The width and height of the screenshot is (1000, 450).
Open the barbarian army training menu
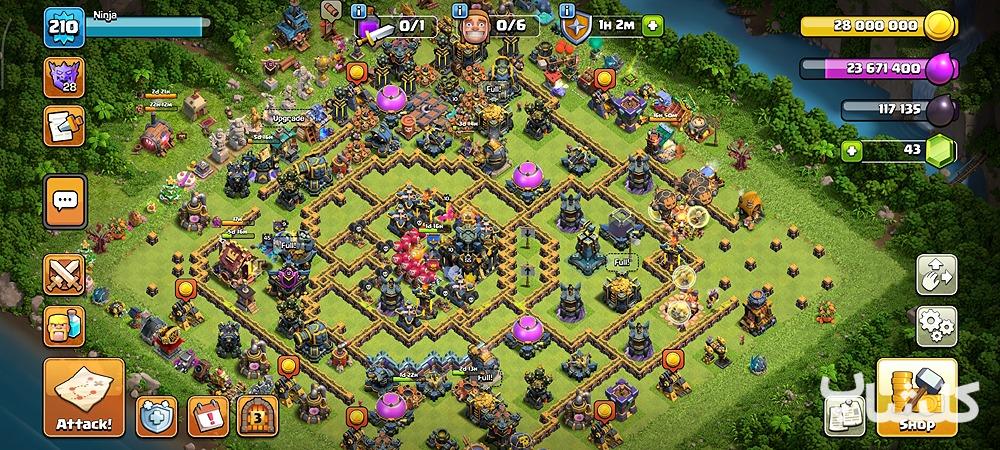64,326
